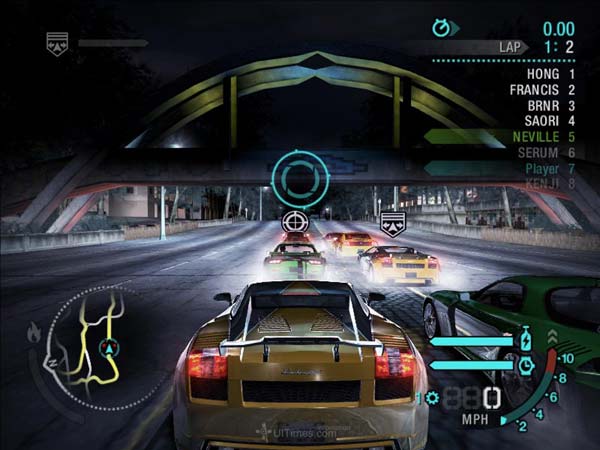Click the crosshair marker above the green car
This screenshot has width=600, height=450.
click(x=294, y=220)
